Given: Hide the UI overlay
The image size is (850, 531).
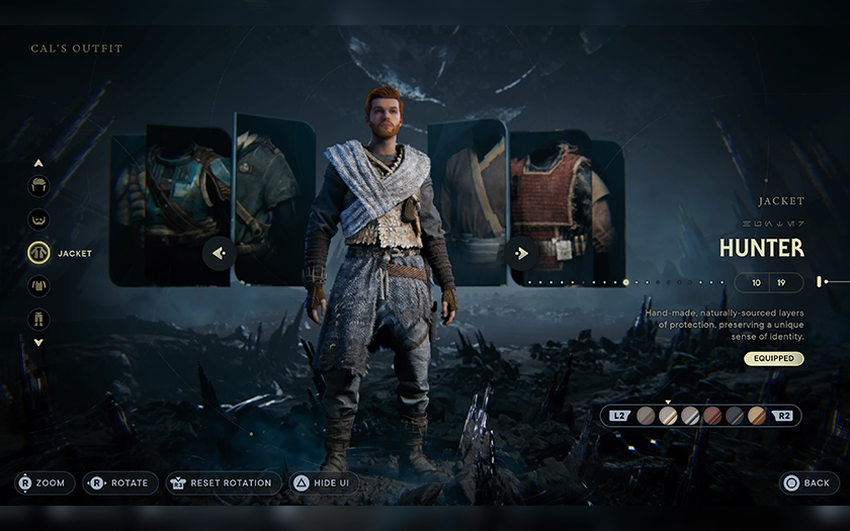Looking at the screenshot, I should [322, 483].
